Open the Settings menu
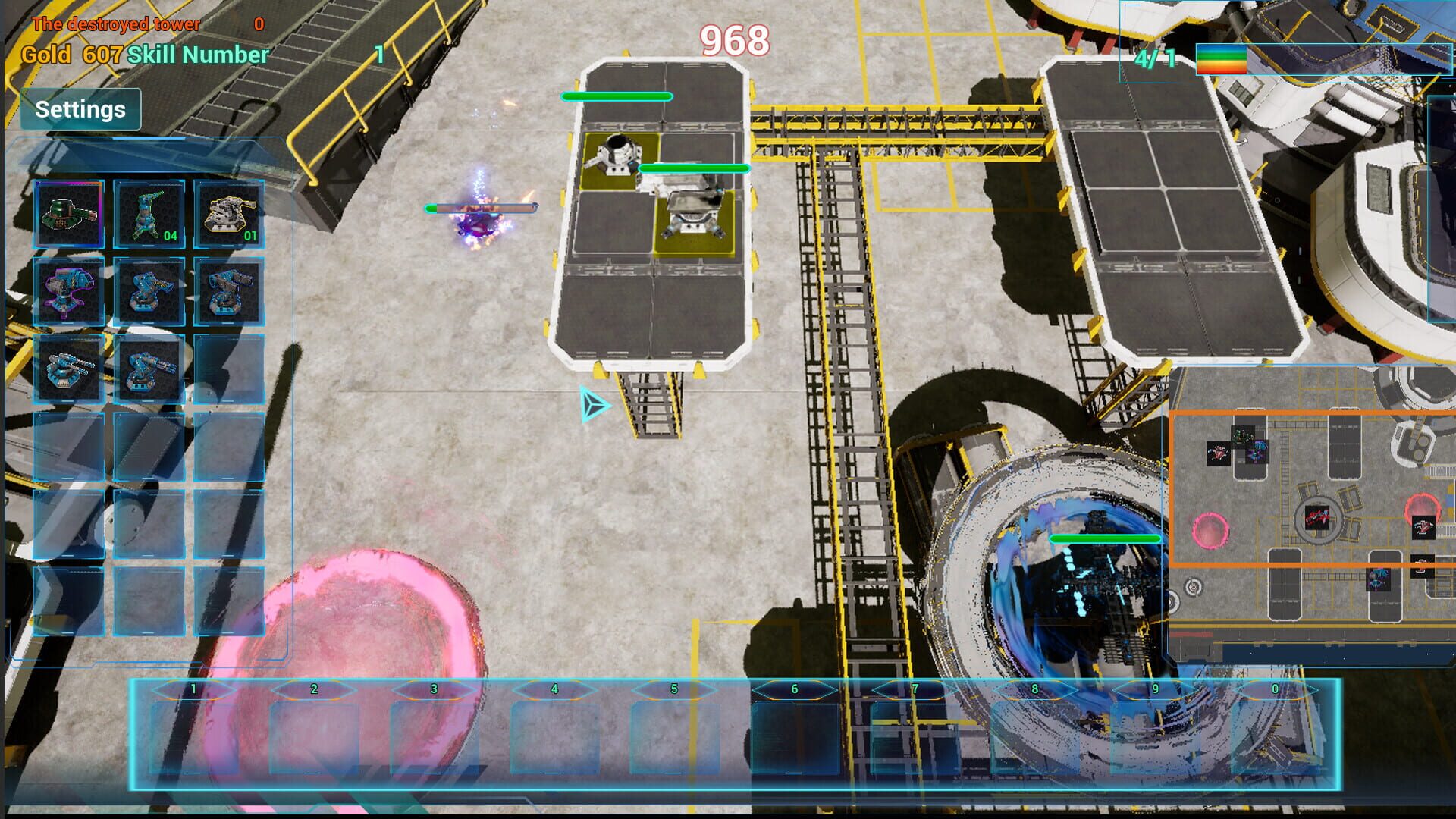 pos(80,108)
